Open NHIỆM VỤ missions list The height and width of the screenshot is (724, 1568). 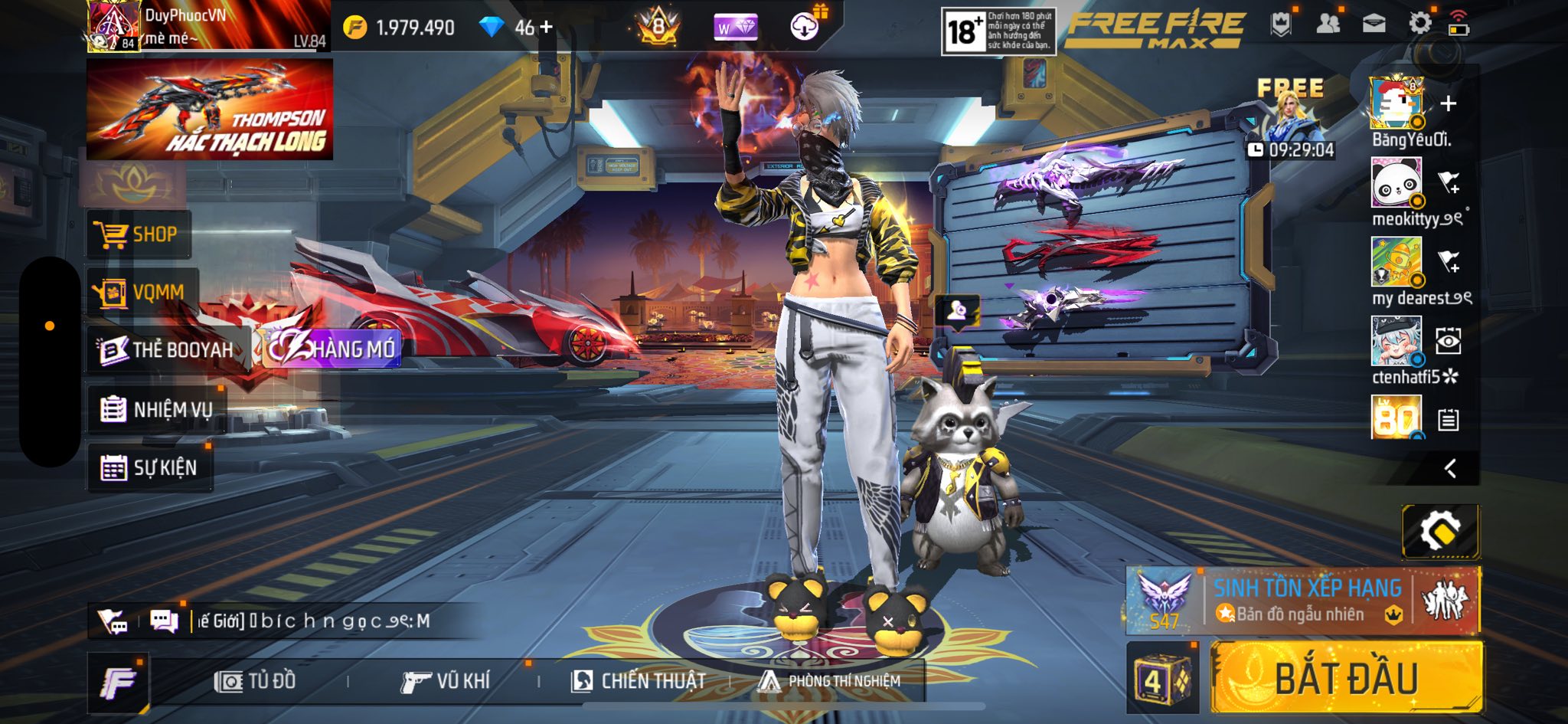click(x=157, y=410)
